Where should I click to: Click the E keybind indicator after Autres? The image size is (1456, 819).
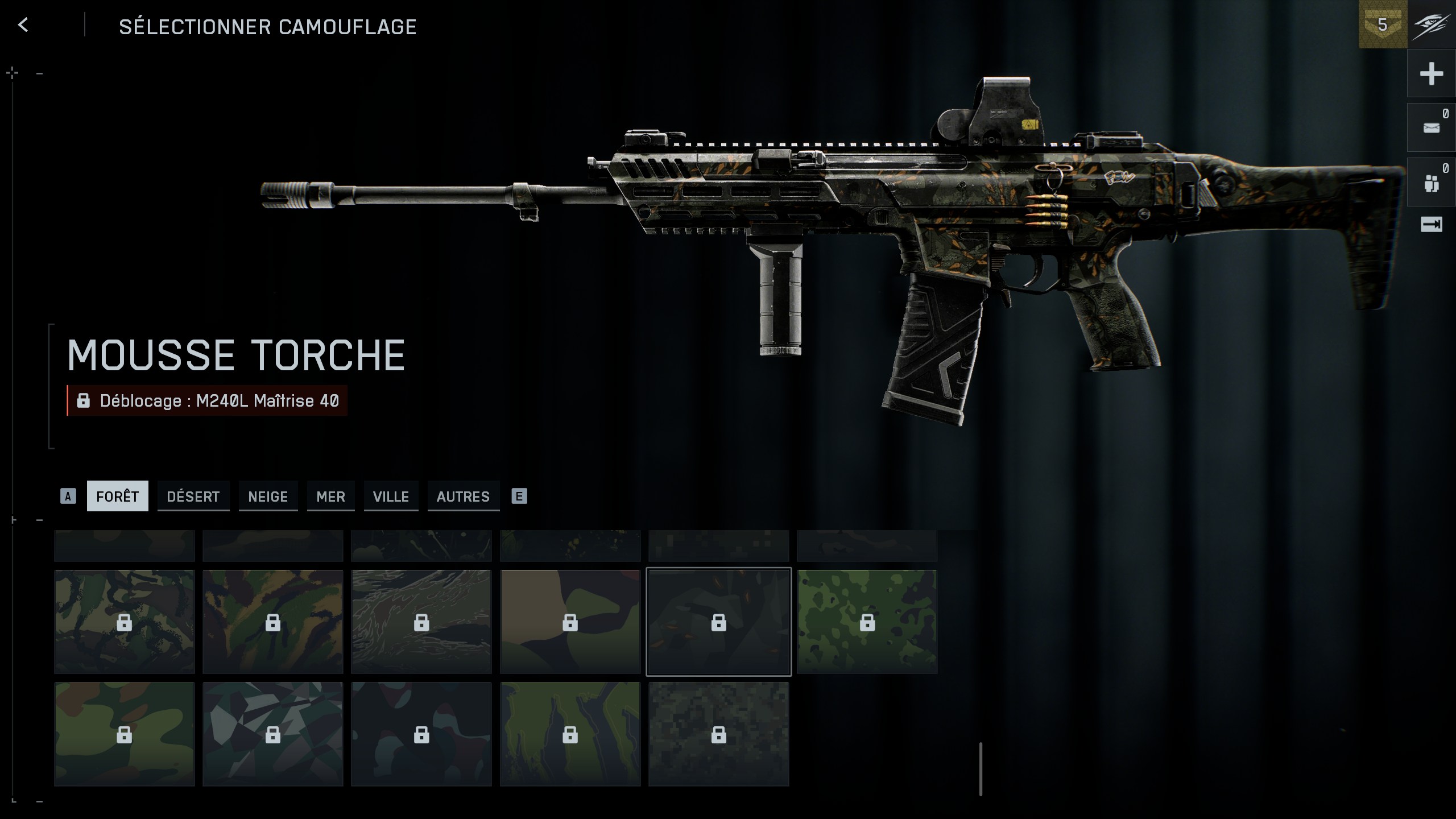pos(518,496)
